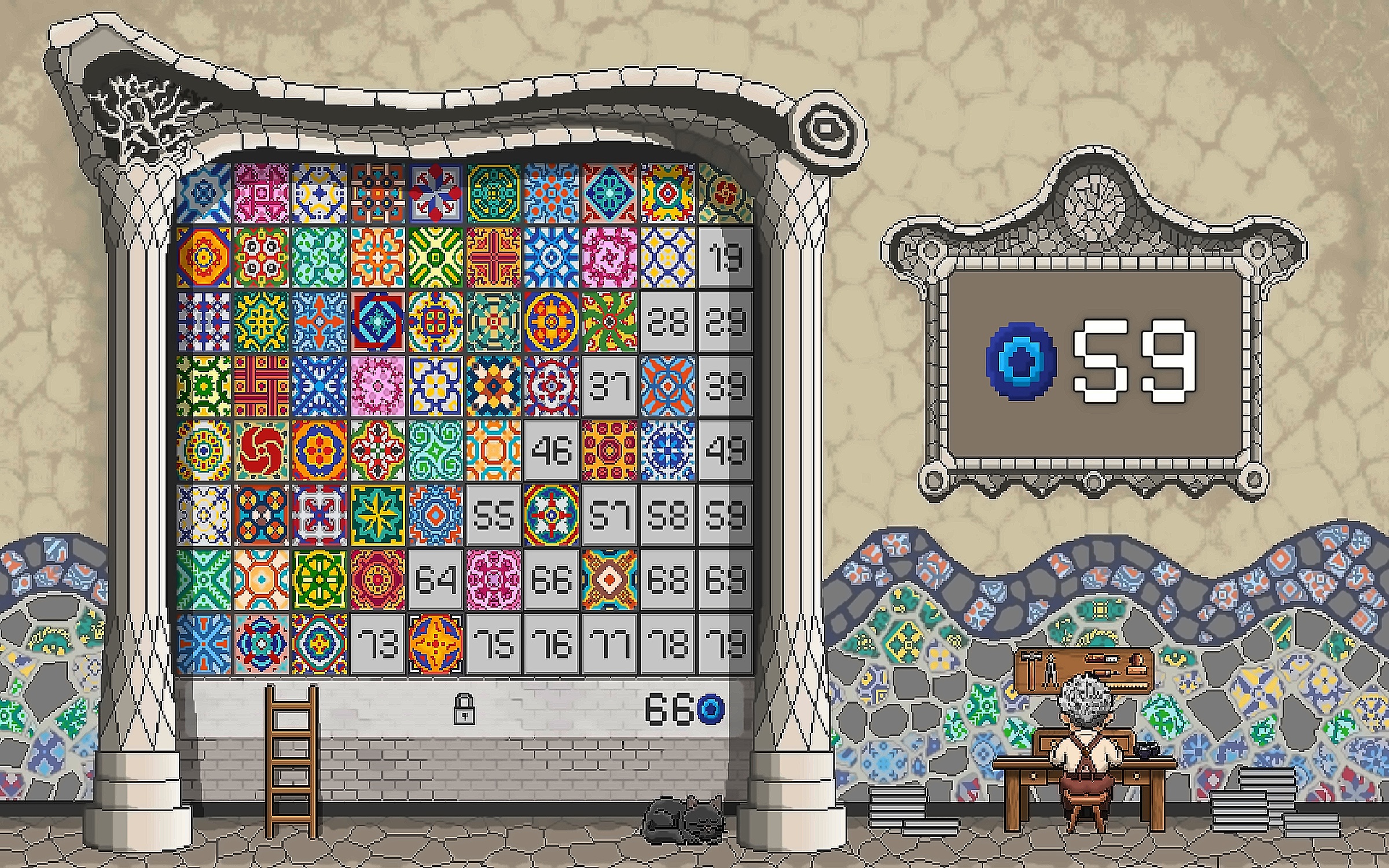Screen dimensions: 1389x868
Task: Choose the grey tile numbered 39
Action: 725,386
